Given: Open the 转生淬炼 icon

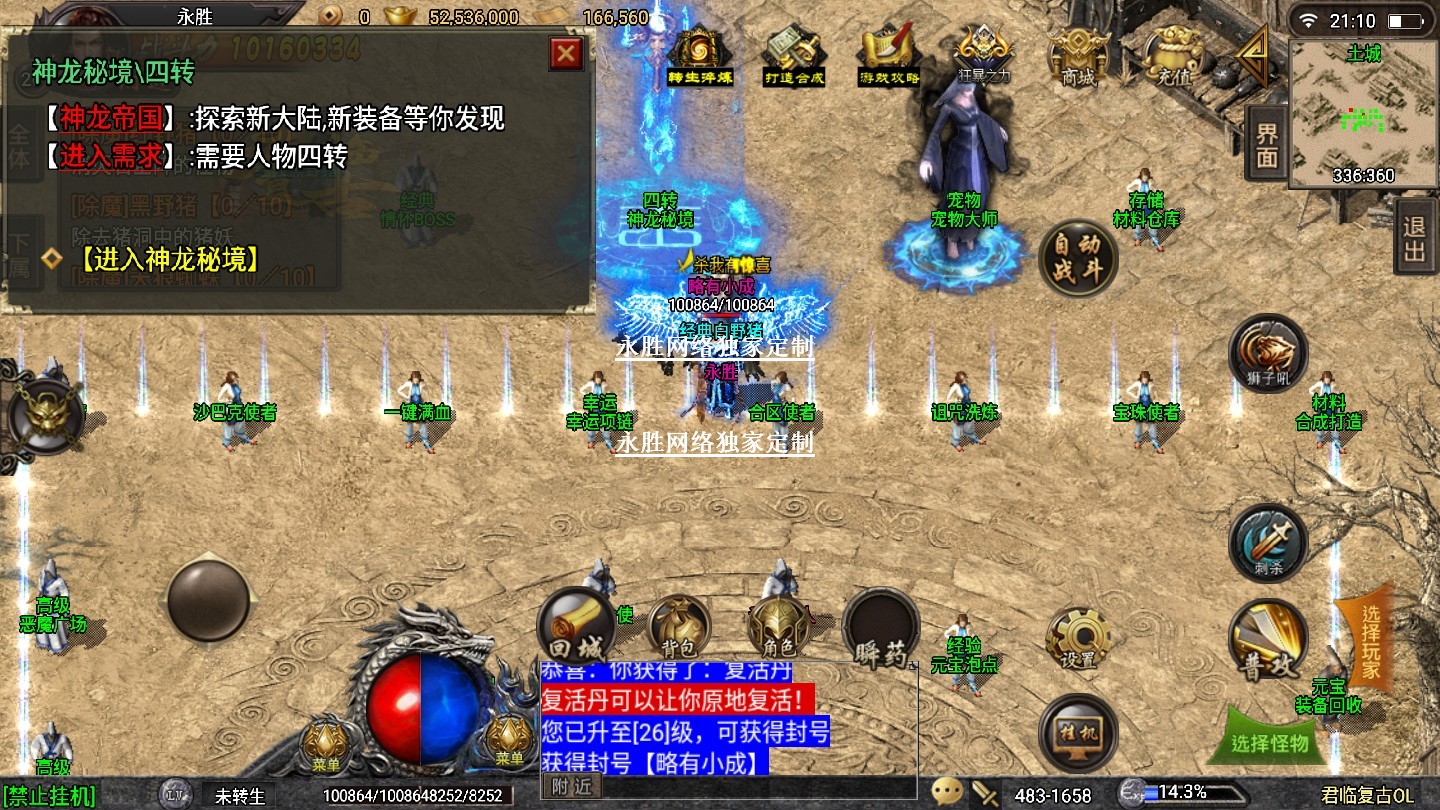Looking at the screenshot, I should click(700, 56).
